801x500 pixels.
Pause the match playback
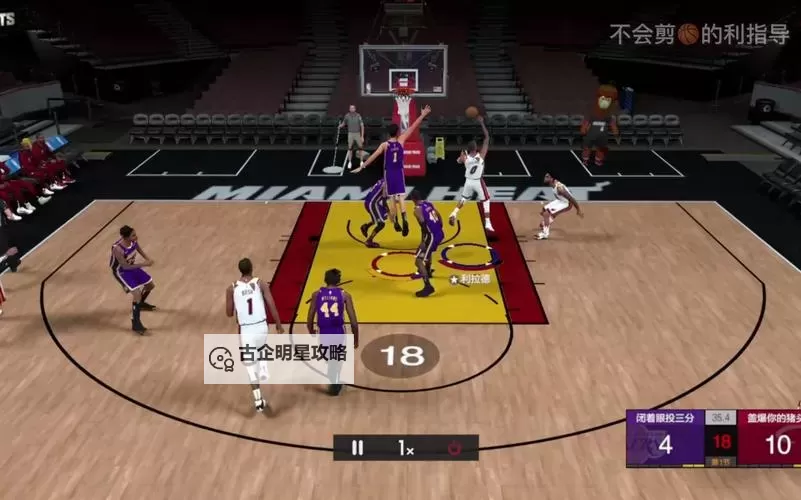pos(357,448)
